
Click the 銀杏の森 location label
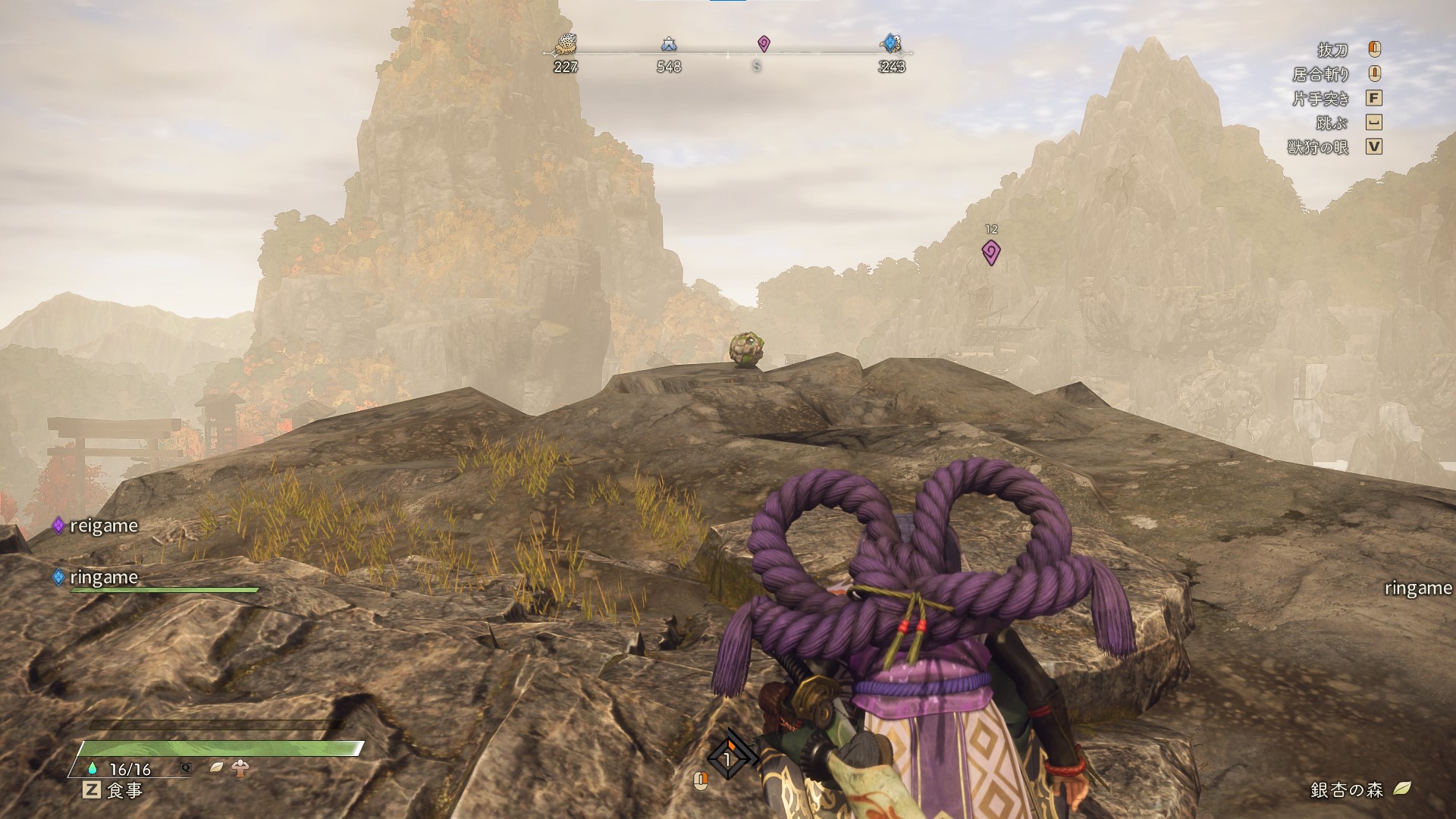pos(1347,789)
